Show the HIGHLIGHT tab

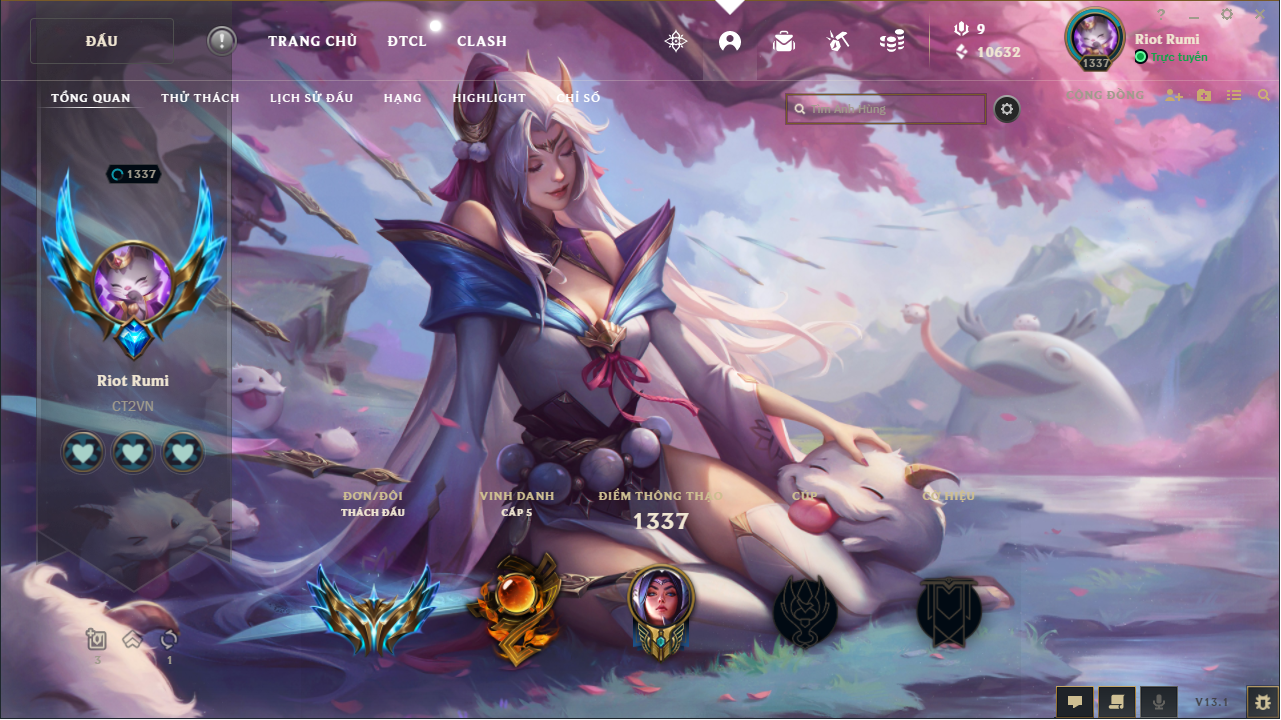[x=489, y=98]
